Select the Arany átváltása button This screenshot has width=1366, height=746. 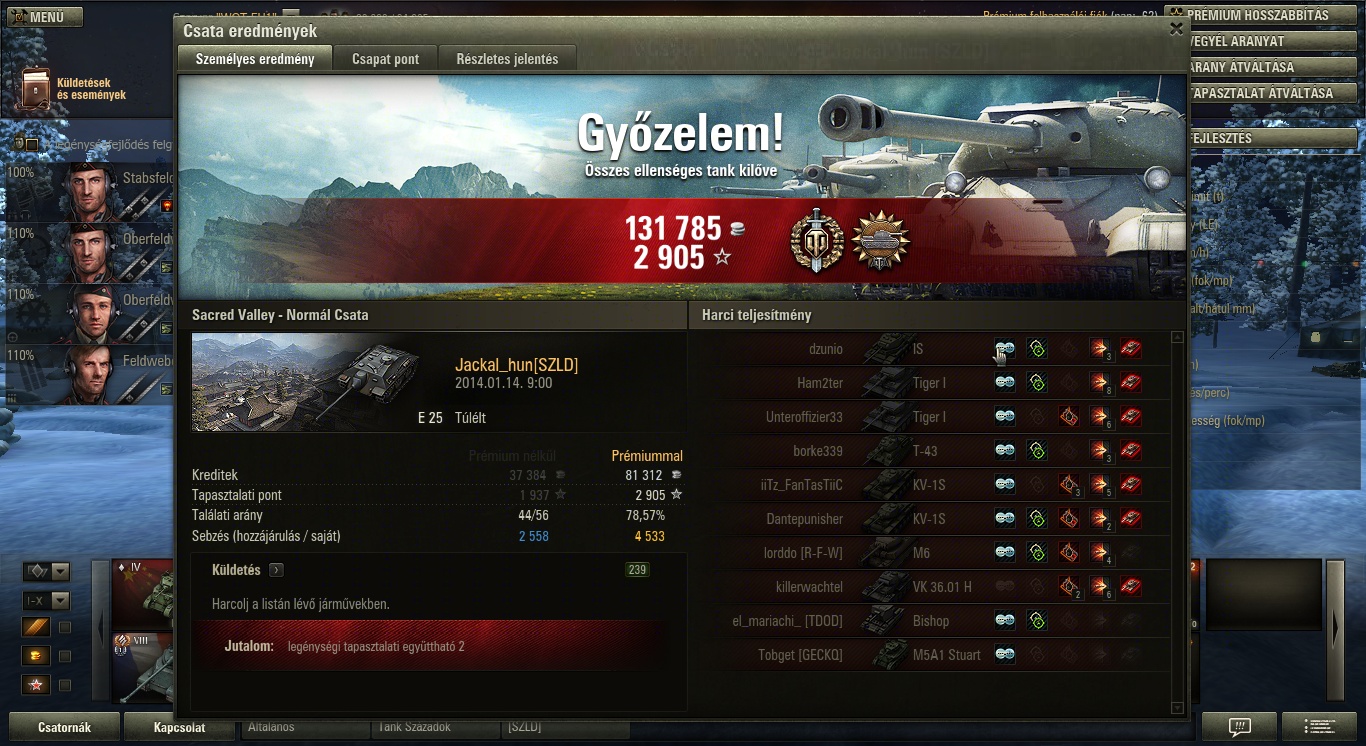[1265, 67]
